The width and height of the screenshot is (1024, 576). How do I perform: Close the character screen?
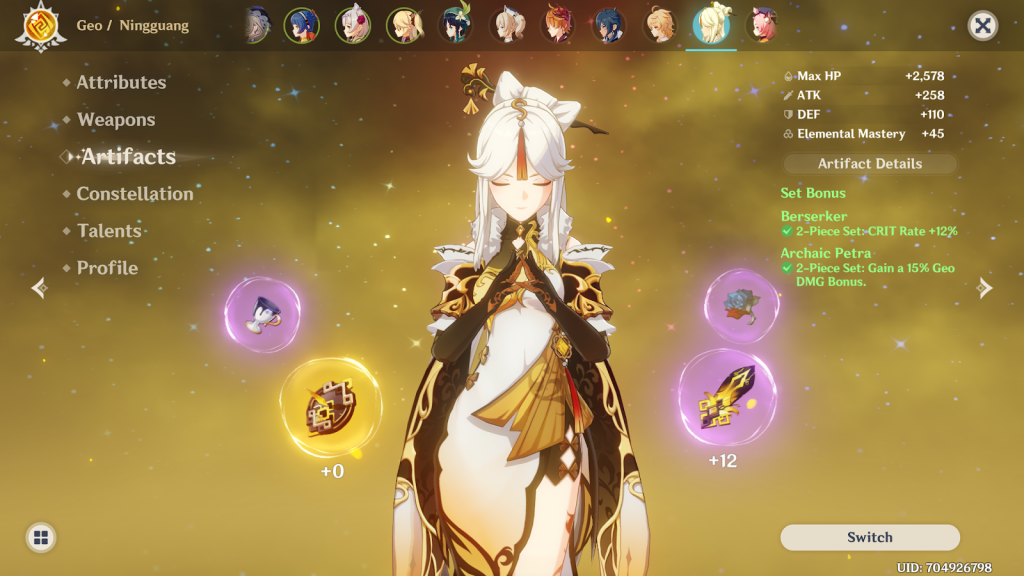(x=983, y=26)
